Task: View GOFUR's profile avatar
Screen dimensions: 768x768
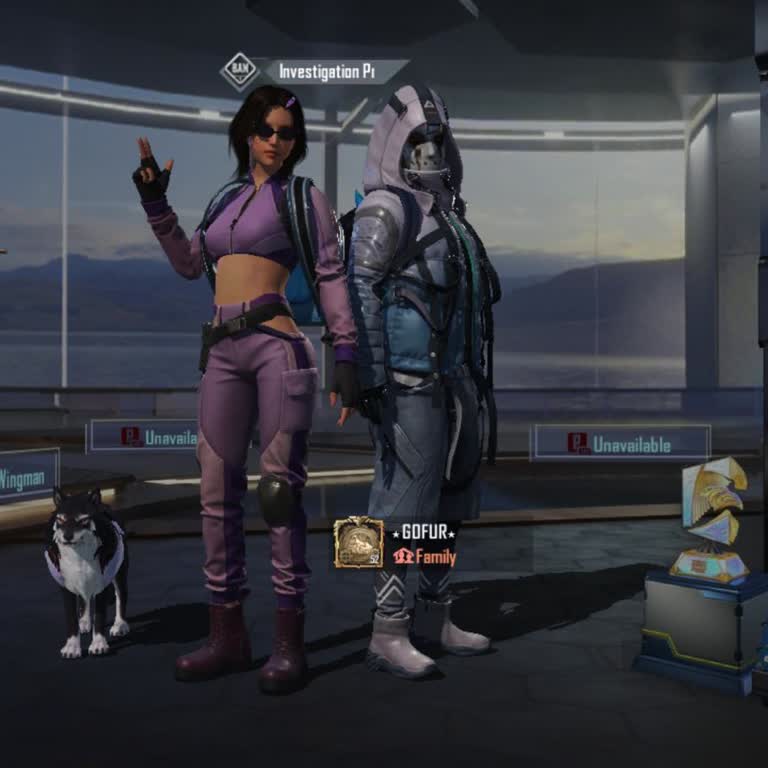Action: tap(358, 543)
